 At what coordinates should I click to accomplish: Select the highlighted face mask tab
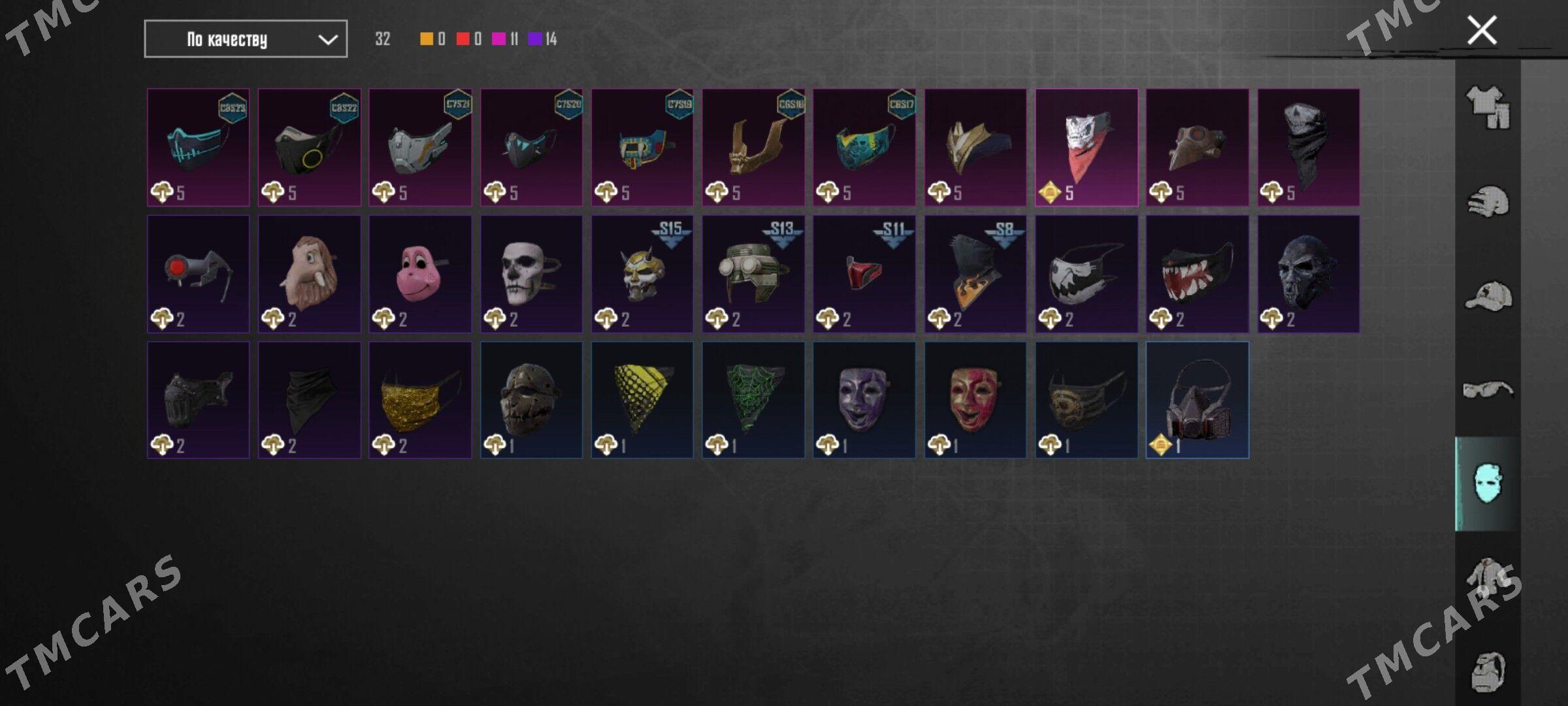pos(1488,484)
